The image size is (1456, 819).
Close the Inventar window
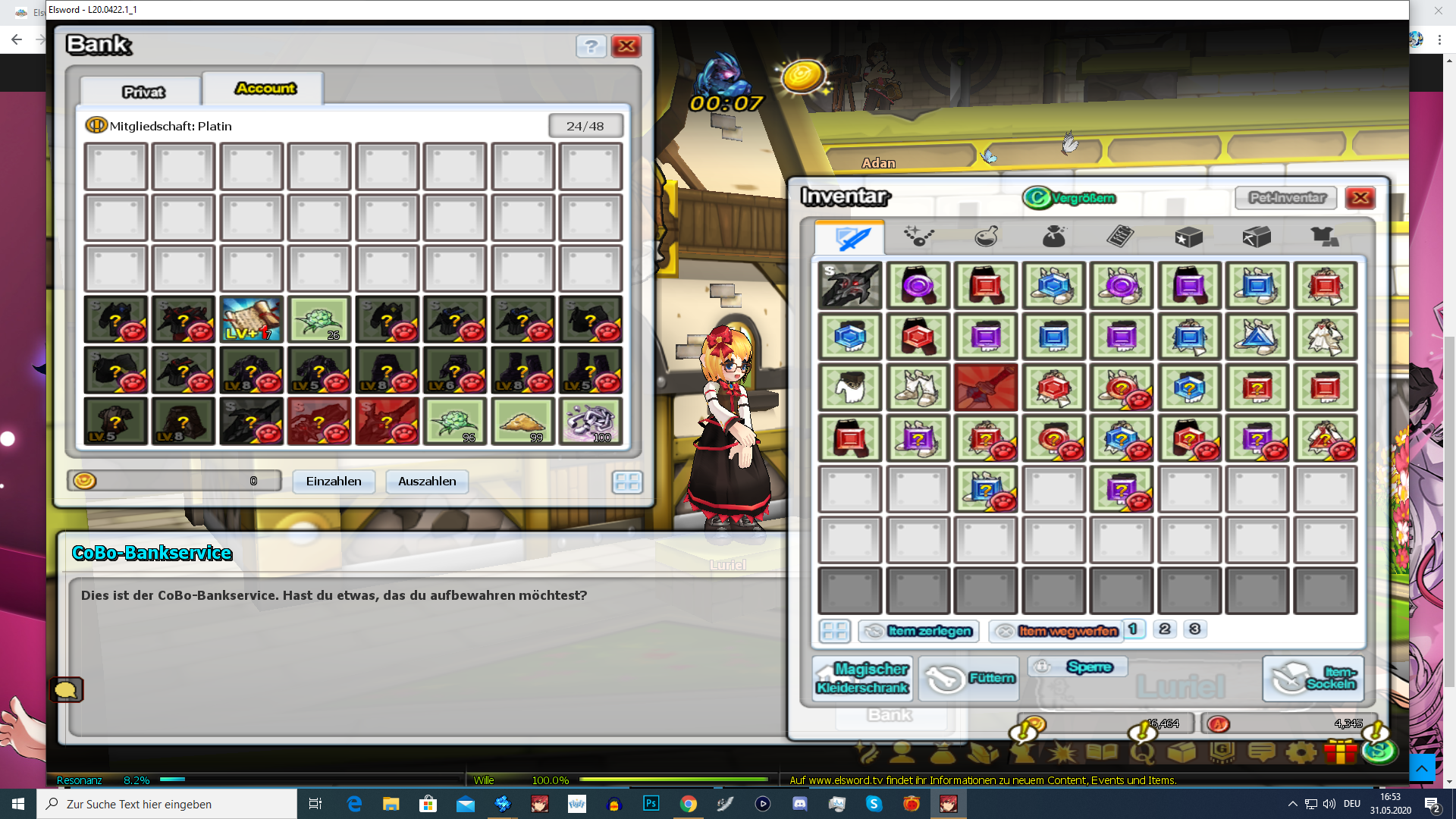1360,198
